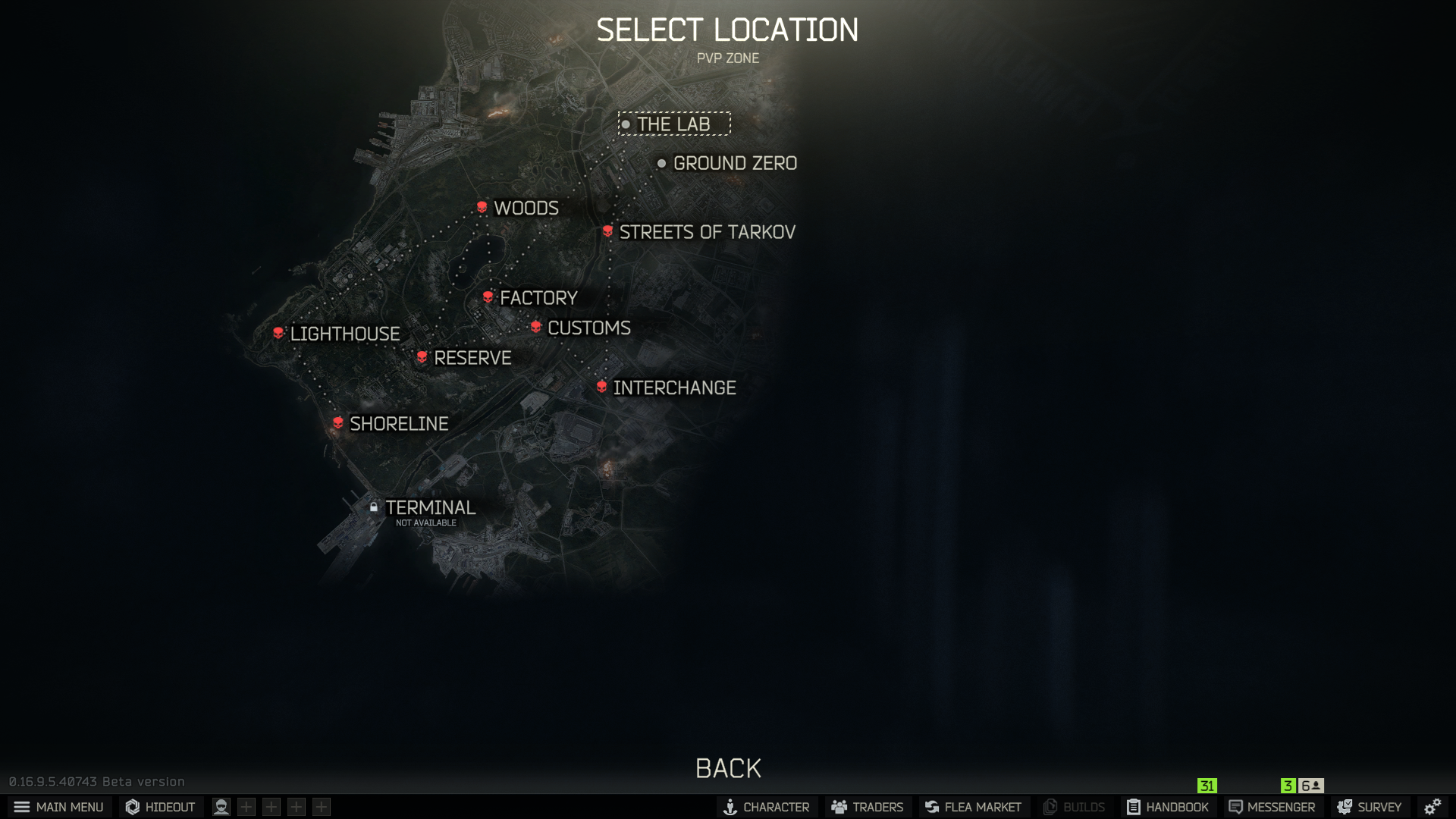The height and width of the screenshot is (819, 1456).
Task: Open the Traders screen
Action: 868,807
